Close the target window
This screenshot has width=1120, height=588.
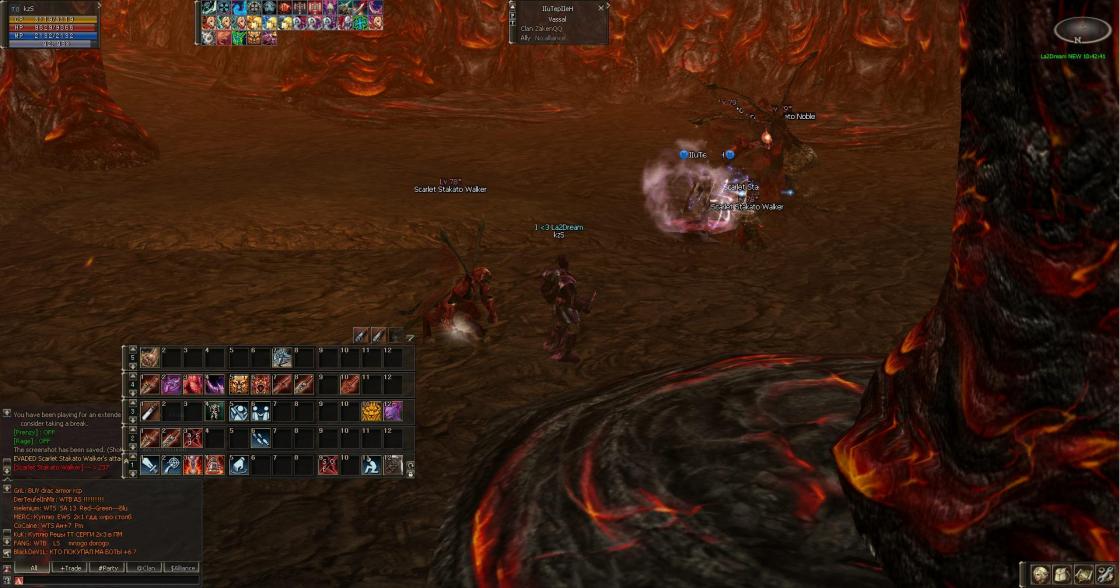(x=601, y=8)
